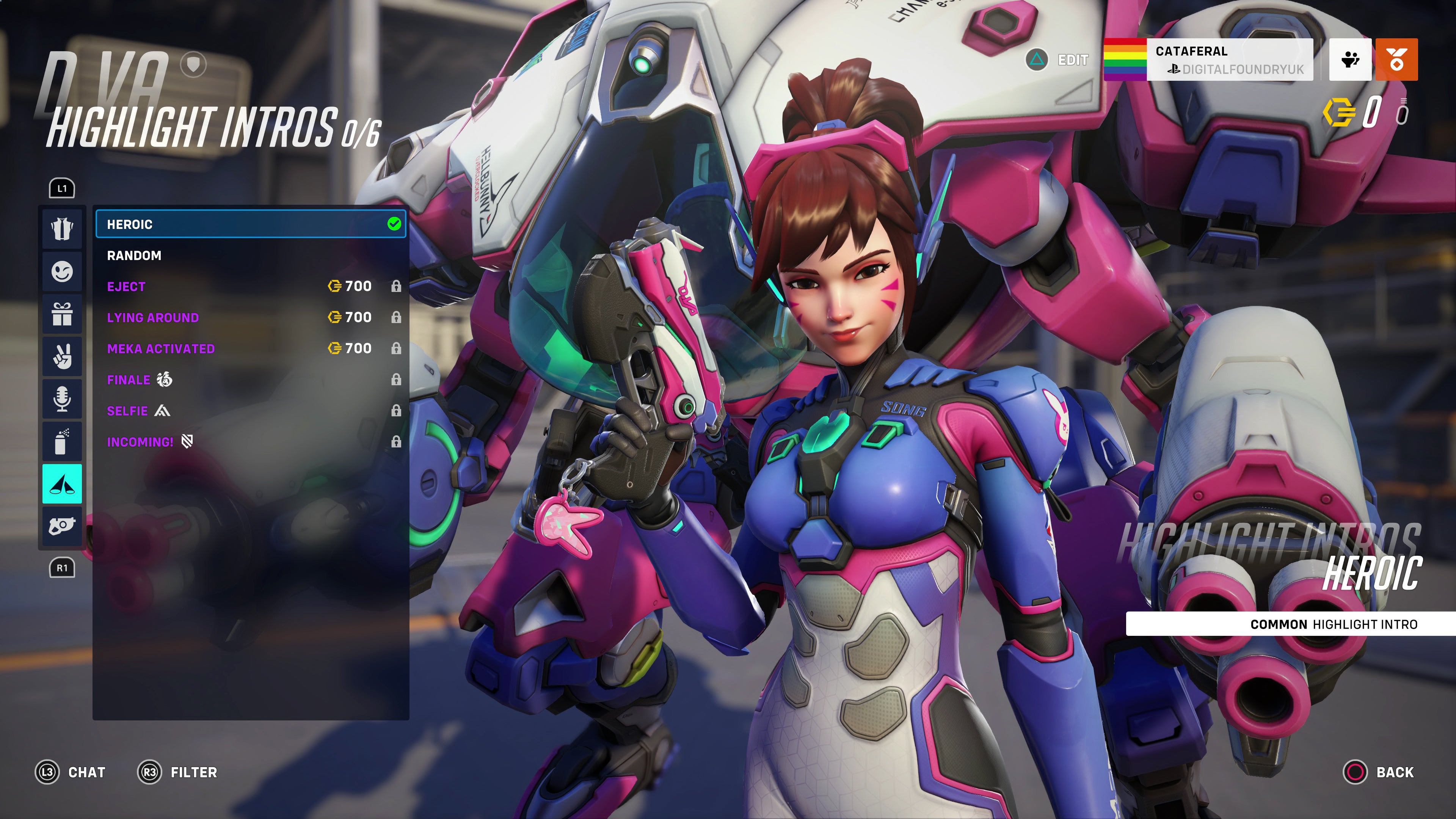Viewport: 1456px width, 819px height.
Task: Select the Sprays spray-can icon
Action: 62,441
